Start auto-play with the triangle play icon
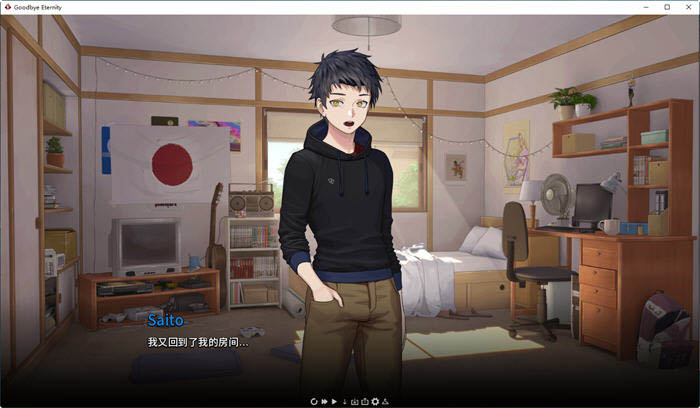The width and height of the screenshot is (700, 408). 334,401
